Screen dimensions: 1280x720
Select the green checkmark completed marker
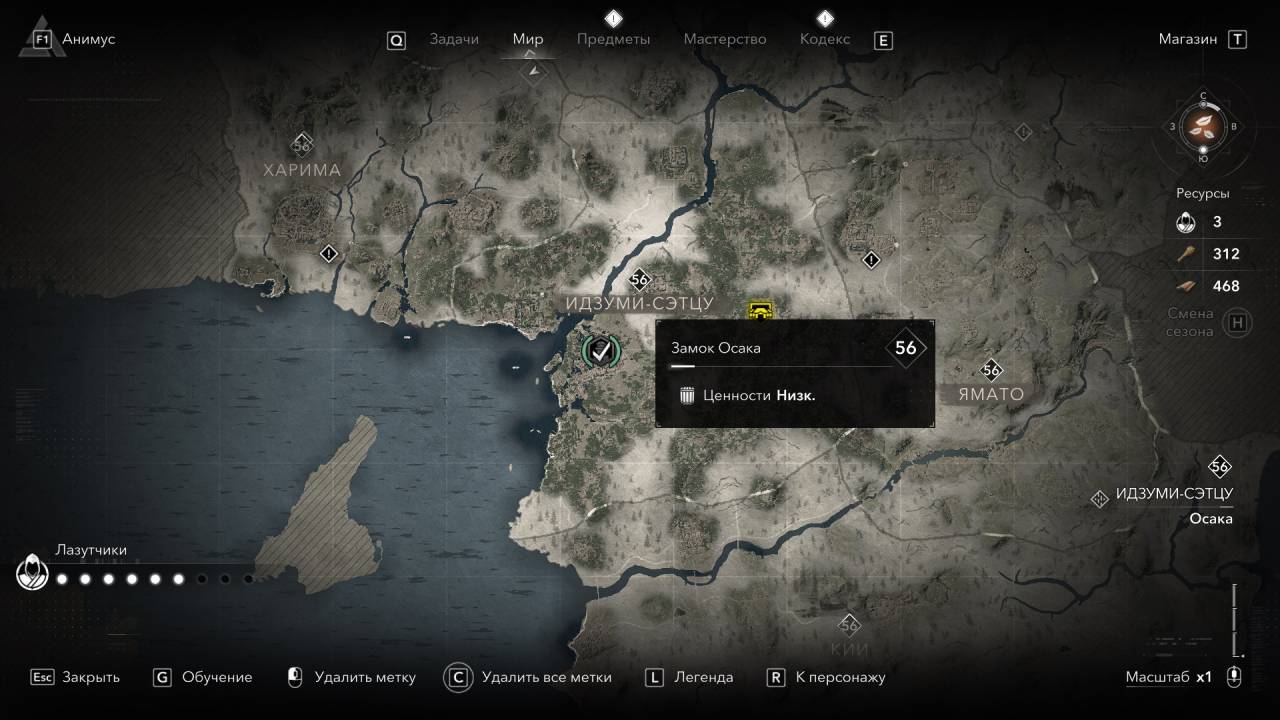tap(600, 349)
